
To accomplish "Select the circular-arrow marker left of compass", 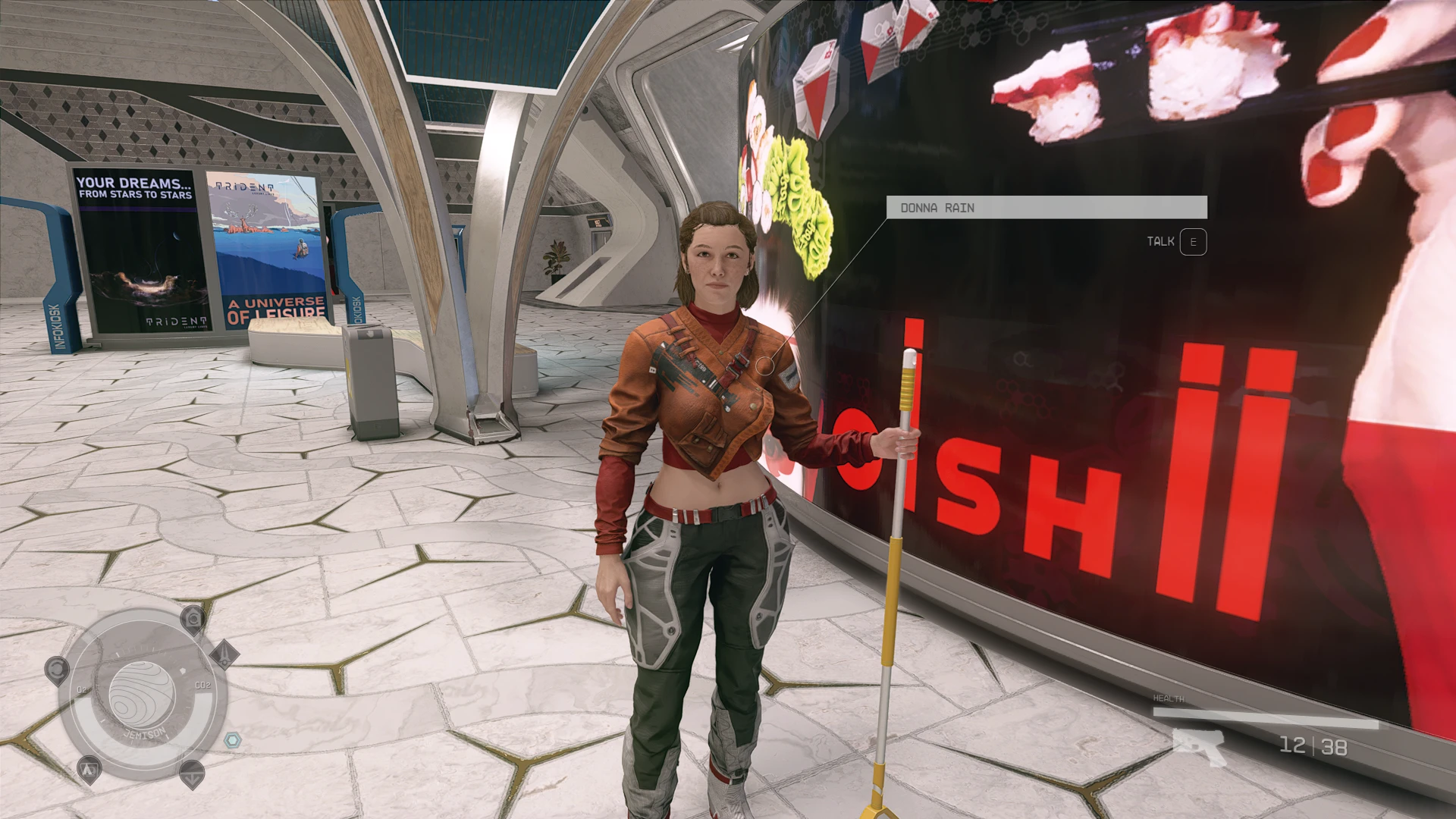I will coord(57,670).
